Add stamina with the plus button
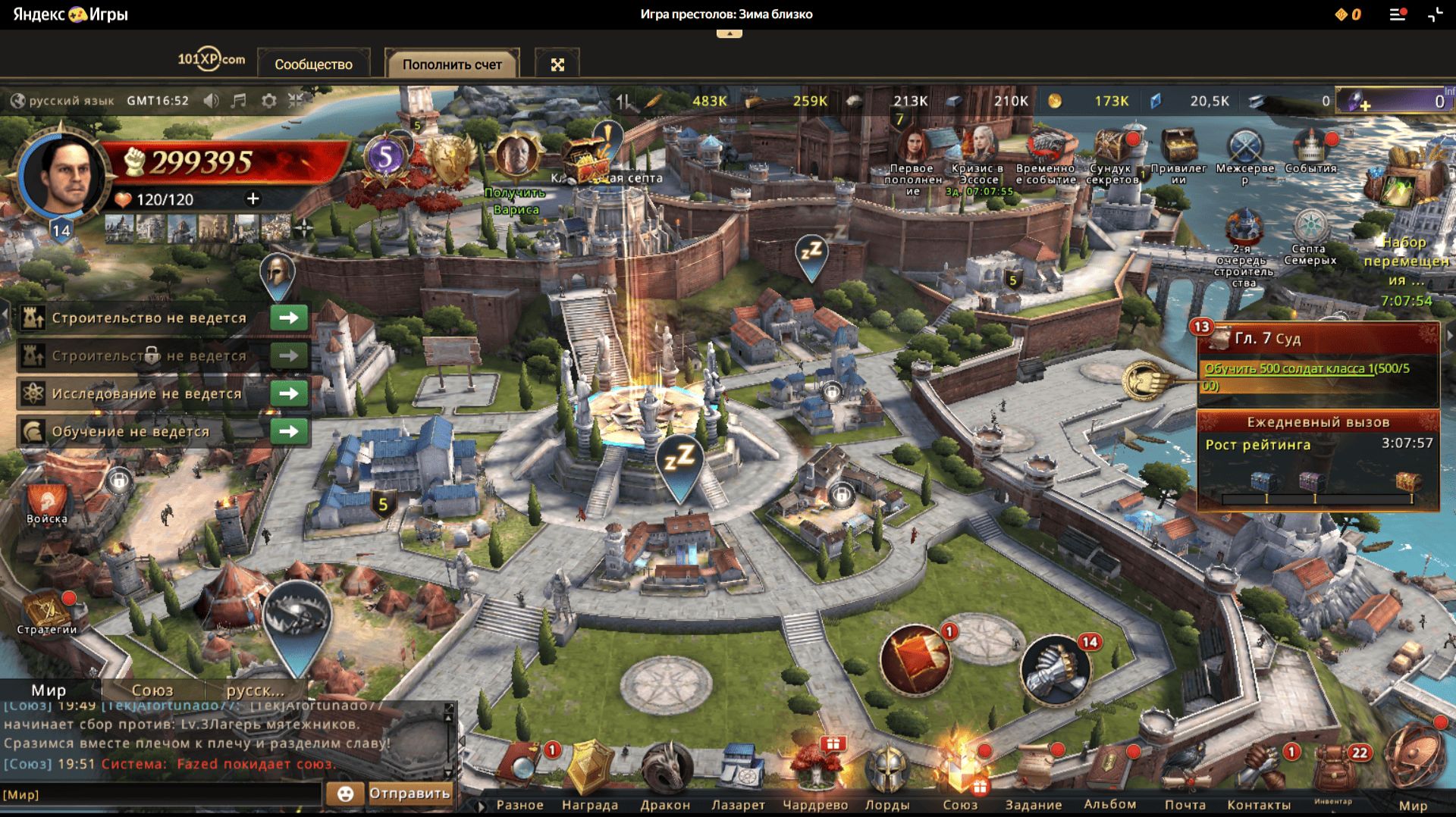The height and width of the screenshot is (817, 1456). pos(253,199)
